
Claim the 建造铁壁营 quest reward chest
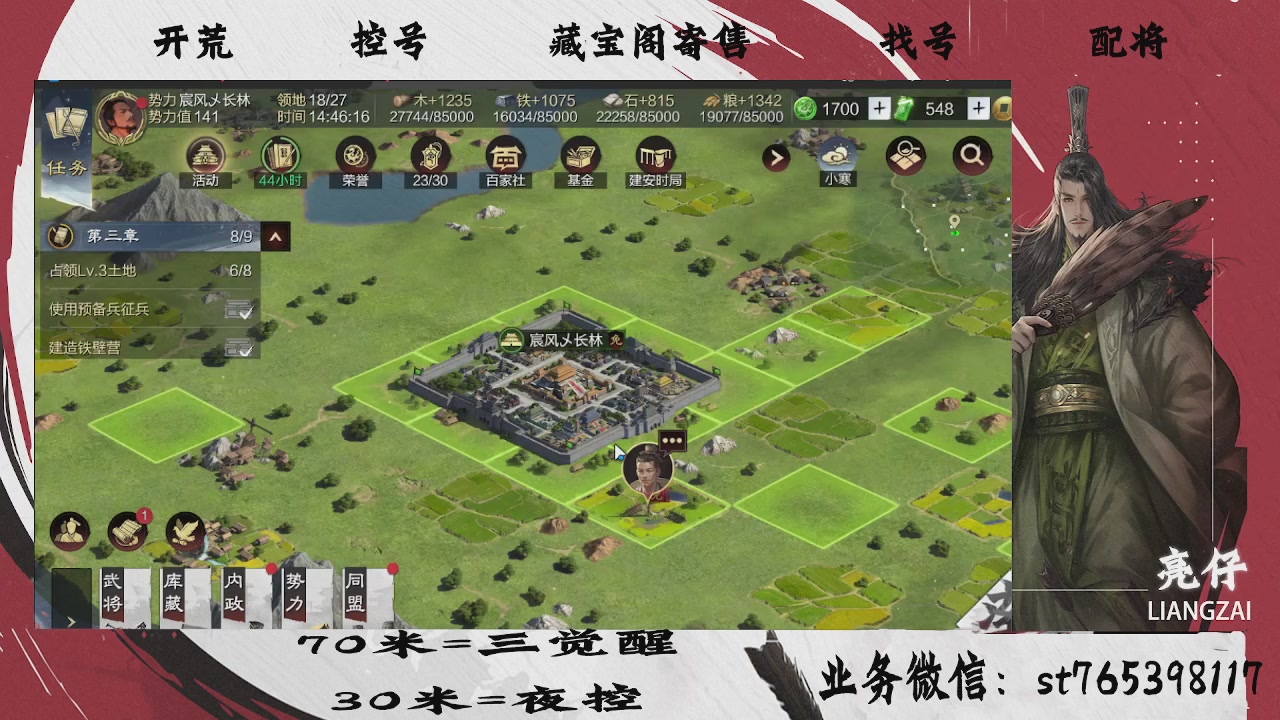[239, 348]
